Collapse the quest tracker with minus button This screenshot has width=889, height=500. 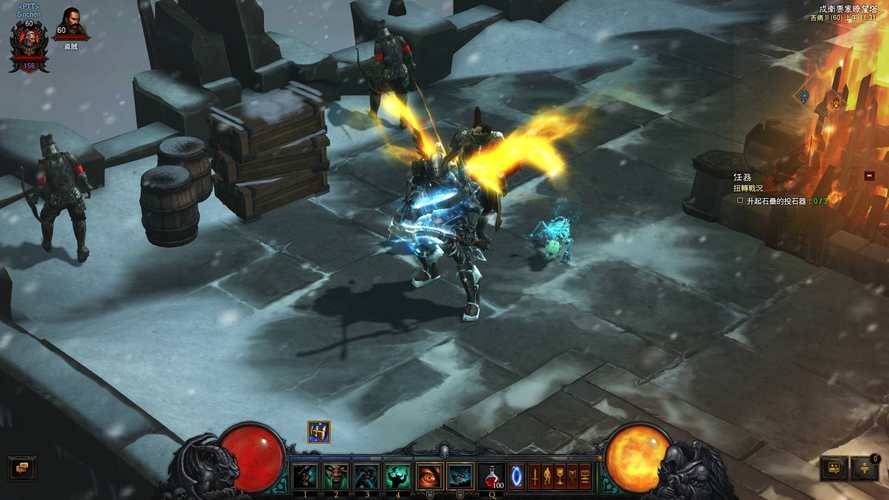tap(869, 175)
